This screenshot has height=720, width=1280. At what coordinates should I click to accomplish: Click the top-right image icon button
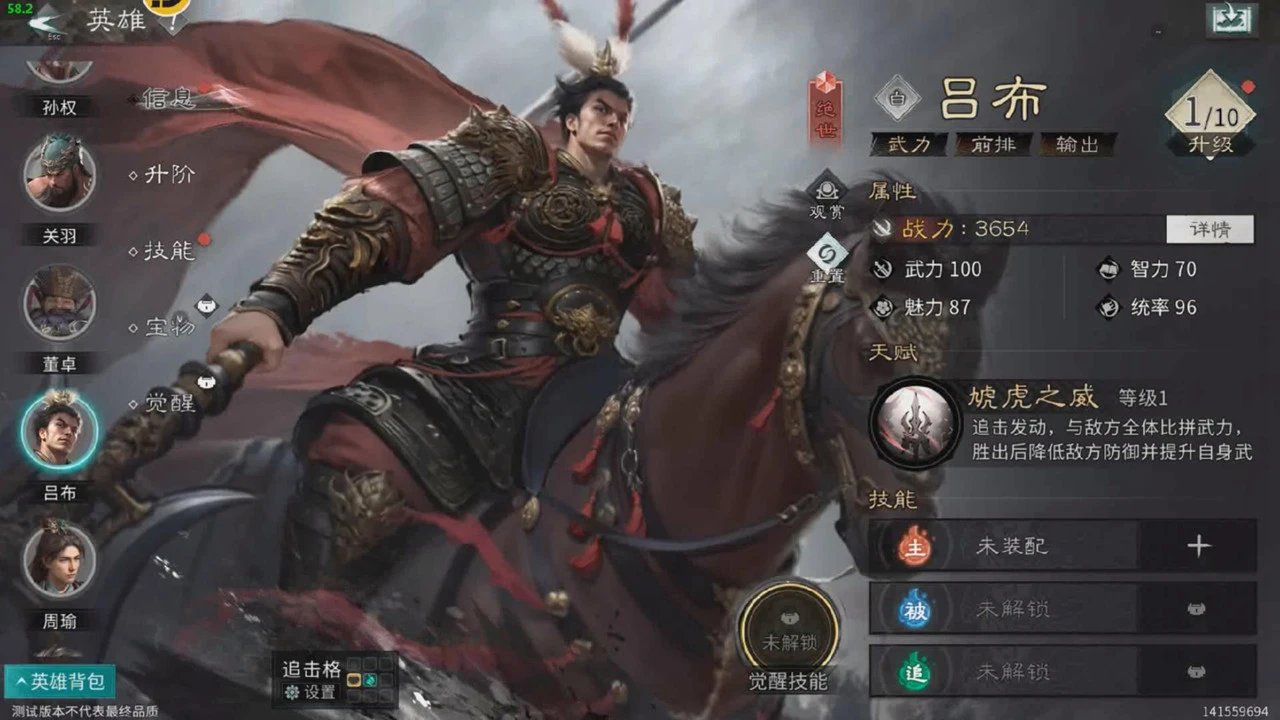click(x=1231, y=19)
